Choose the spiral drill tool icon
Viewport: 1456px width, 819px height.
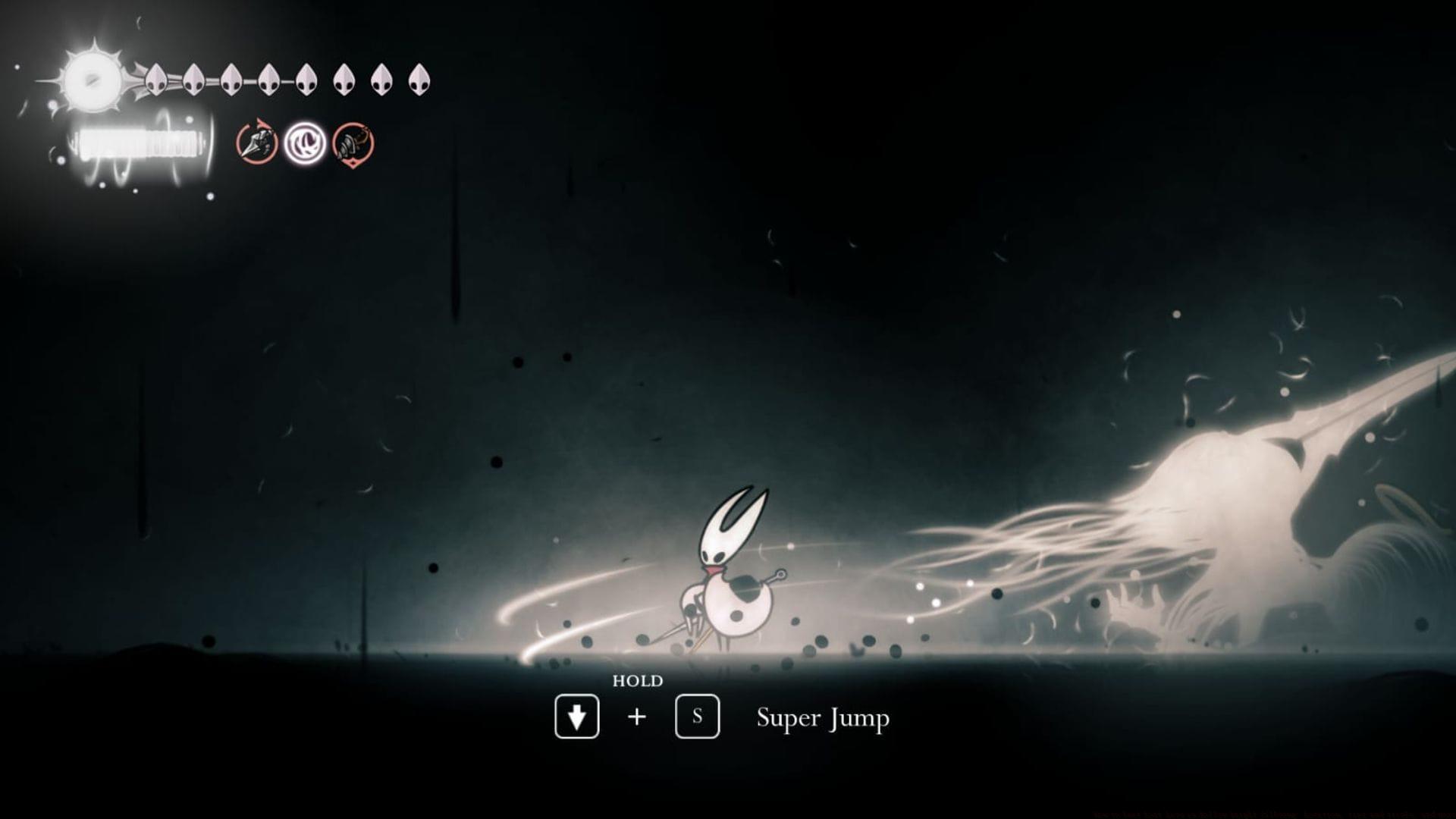point(353,143)
